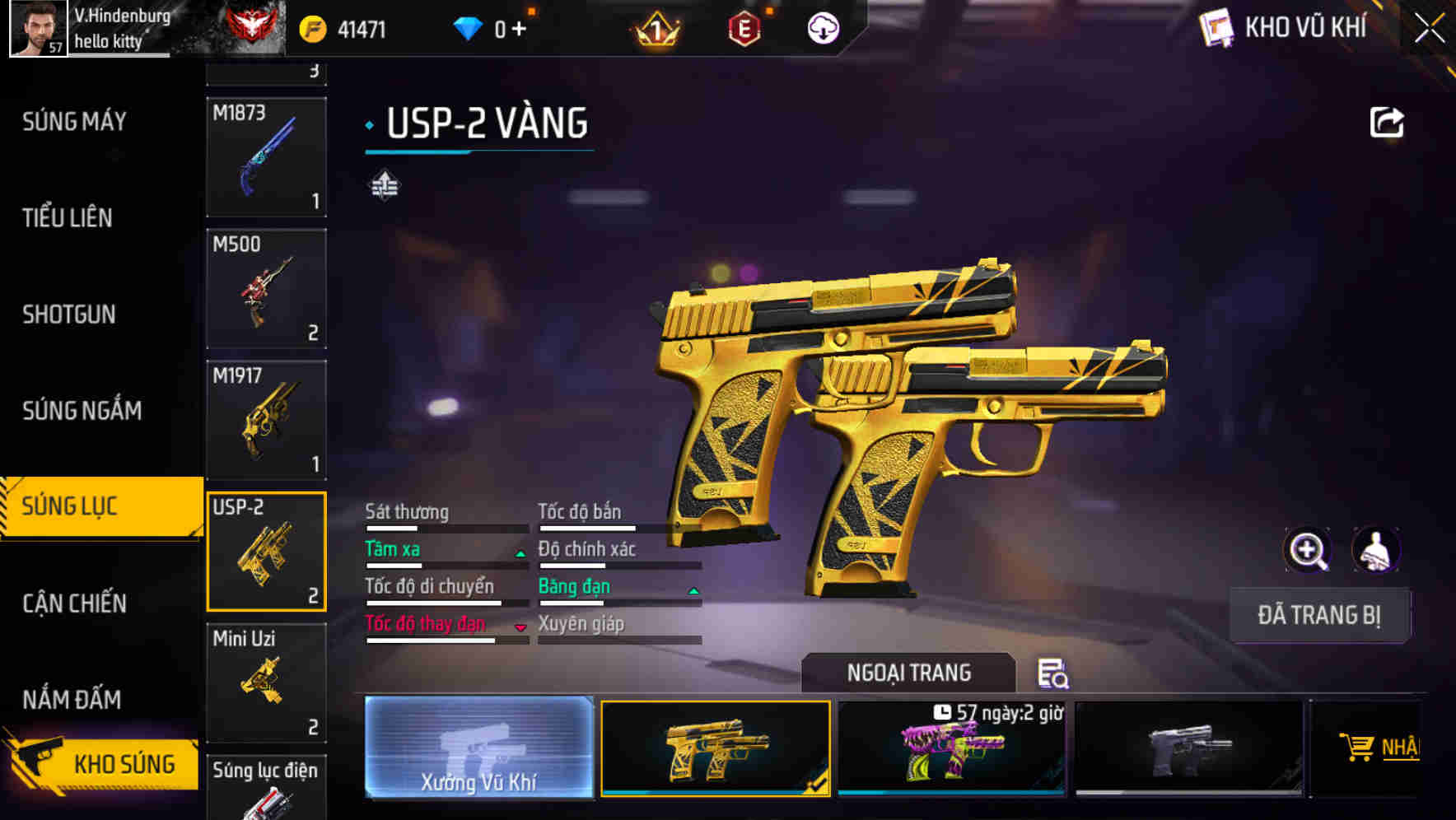Close the weapon armory screen
Screen dimensions: 1456x820
(1429, 28)
